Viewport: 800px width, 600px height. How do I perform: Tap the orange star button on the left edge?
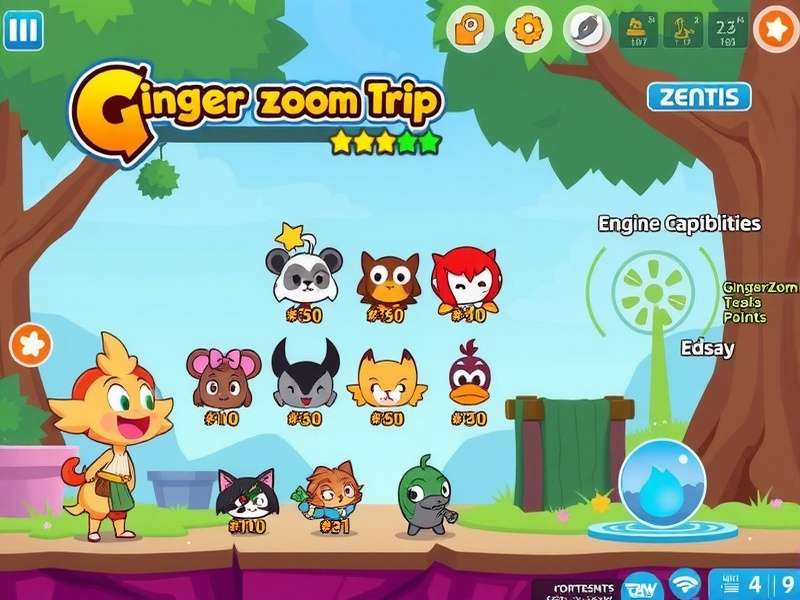[x=31, y=344]
